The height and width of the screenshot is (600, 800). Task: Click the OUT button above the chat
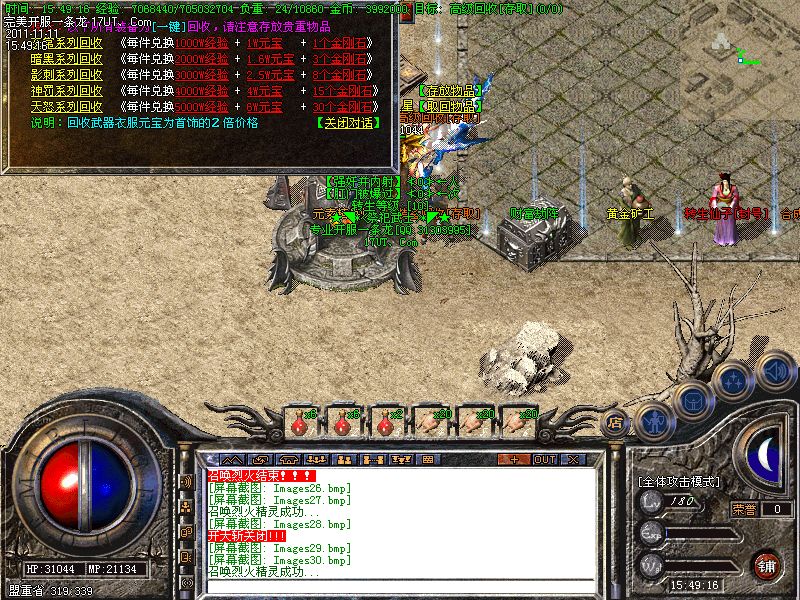click(x=545, y=459)
